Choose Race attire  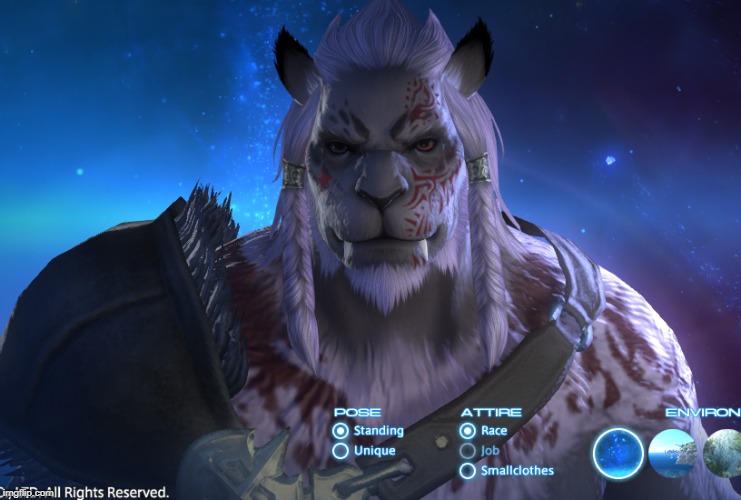467,431
